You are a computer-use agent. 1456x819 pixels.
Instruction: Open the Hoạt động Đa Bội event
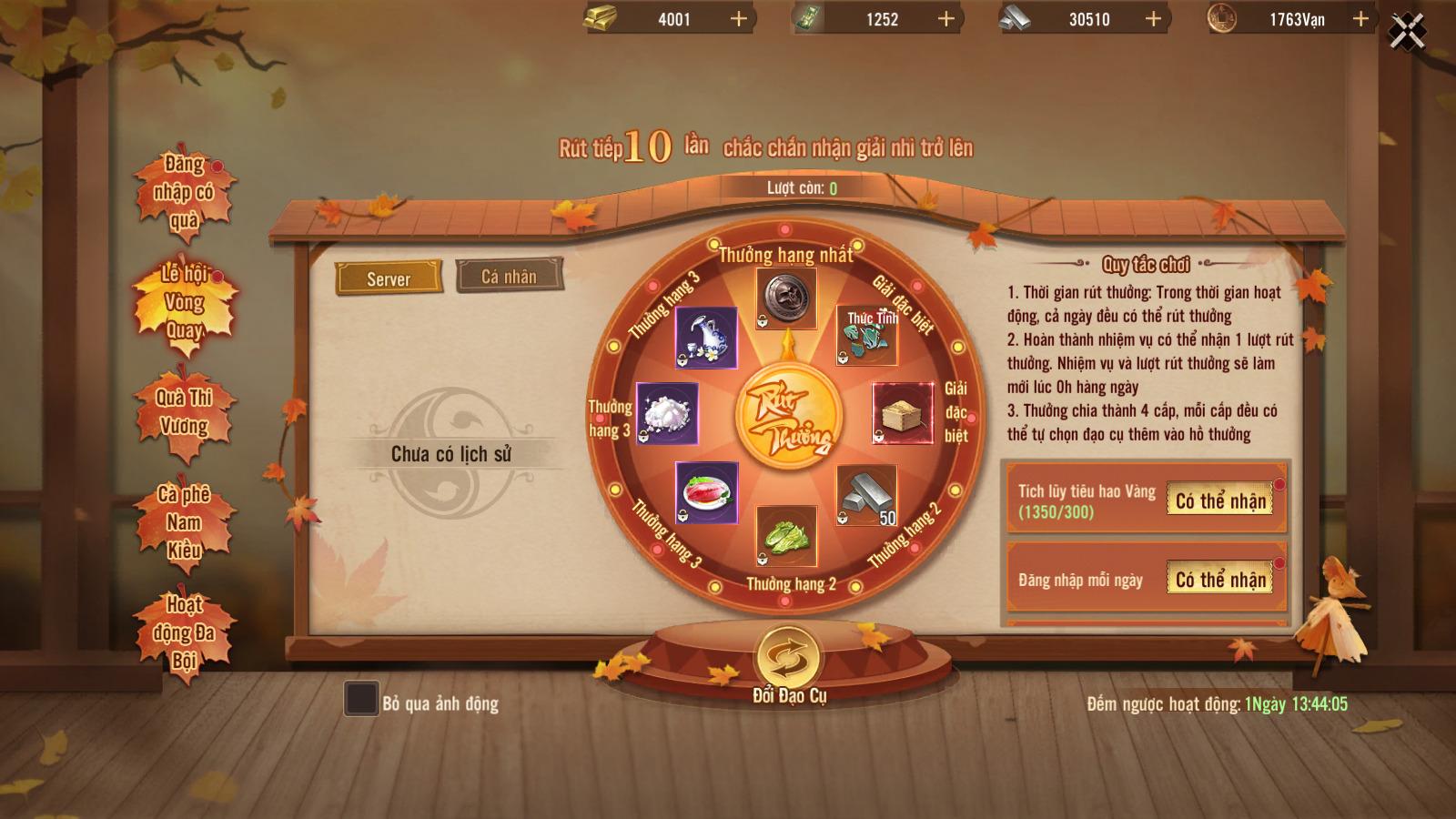(x=184, y=632)
